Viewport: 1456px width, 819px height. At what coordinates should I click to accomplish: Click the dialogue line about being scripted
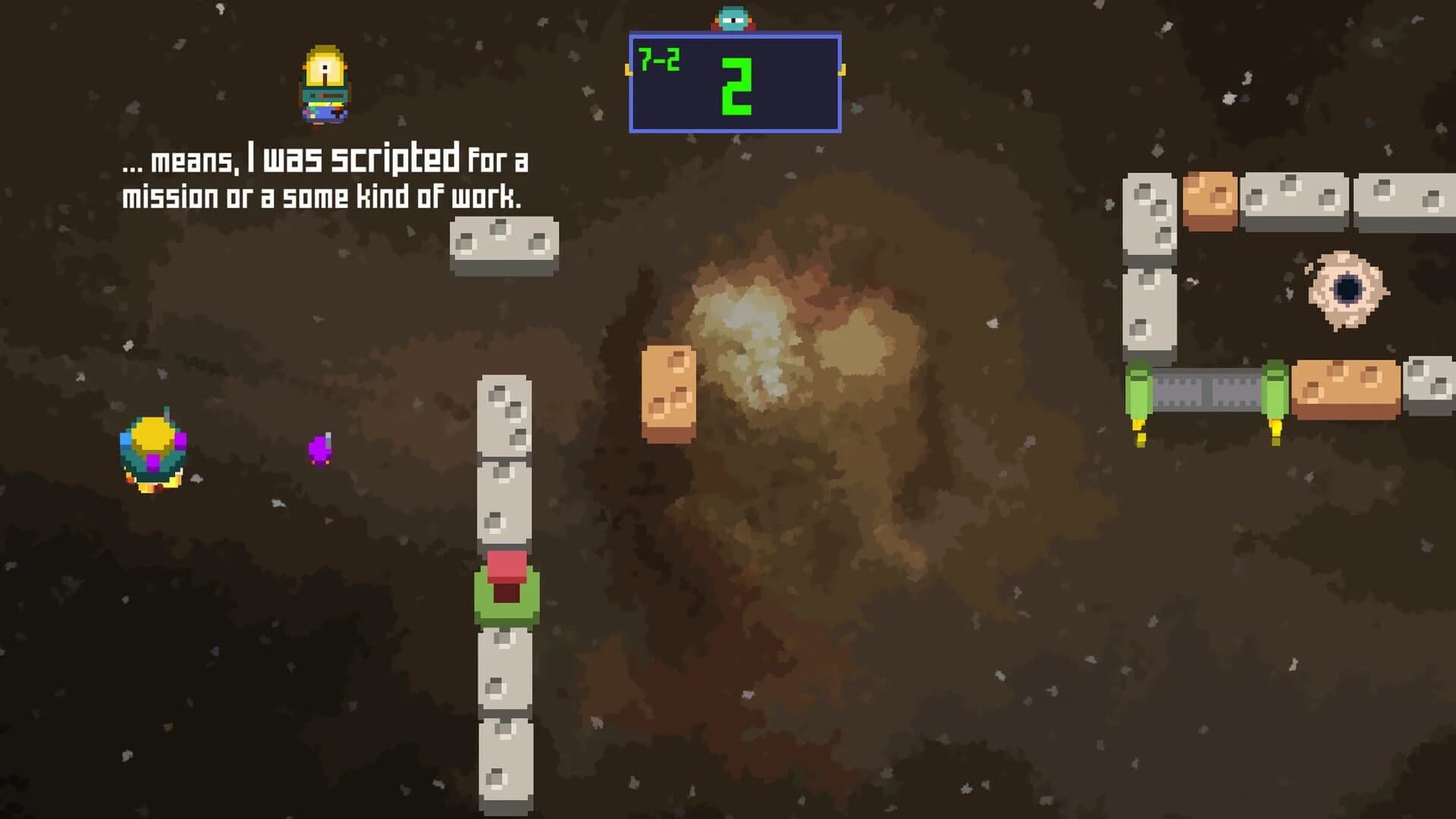coord(326,159)
